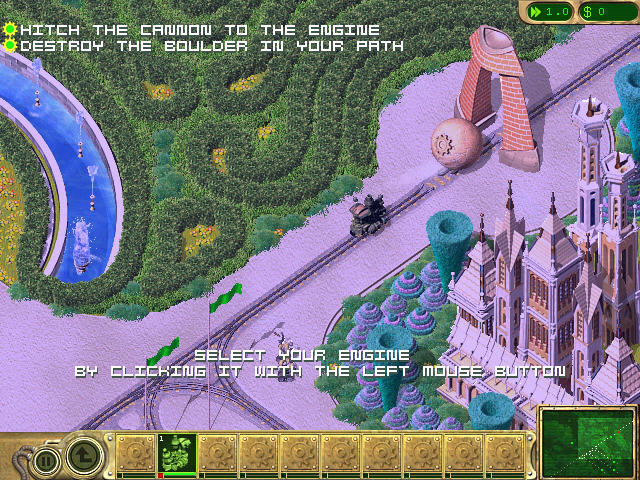Pause the game with the round pause button
The image size is (640, 480).
point(44,460)
